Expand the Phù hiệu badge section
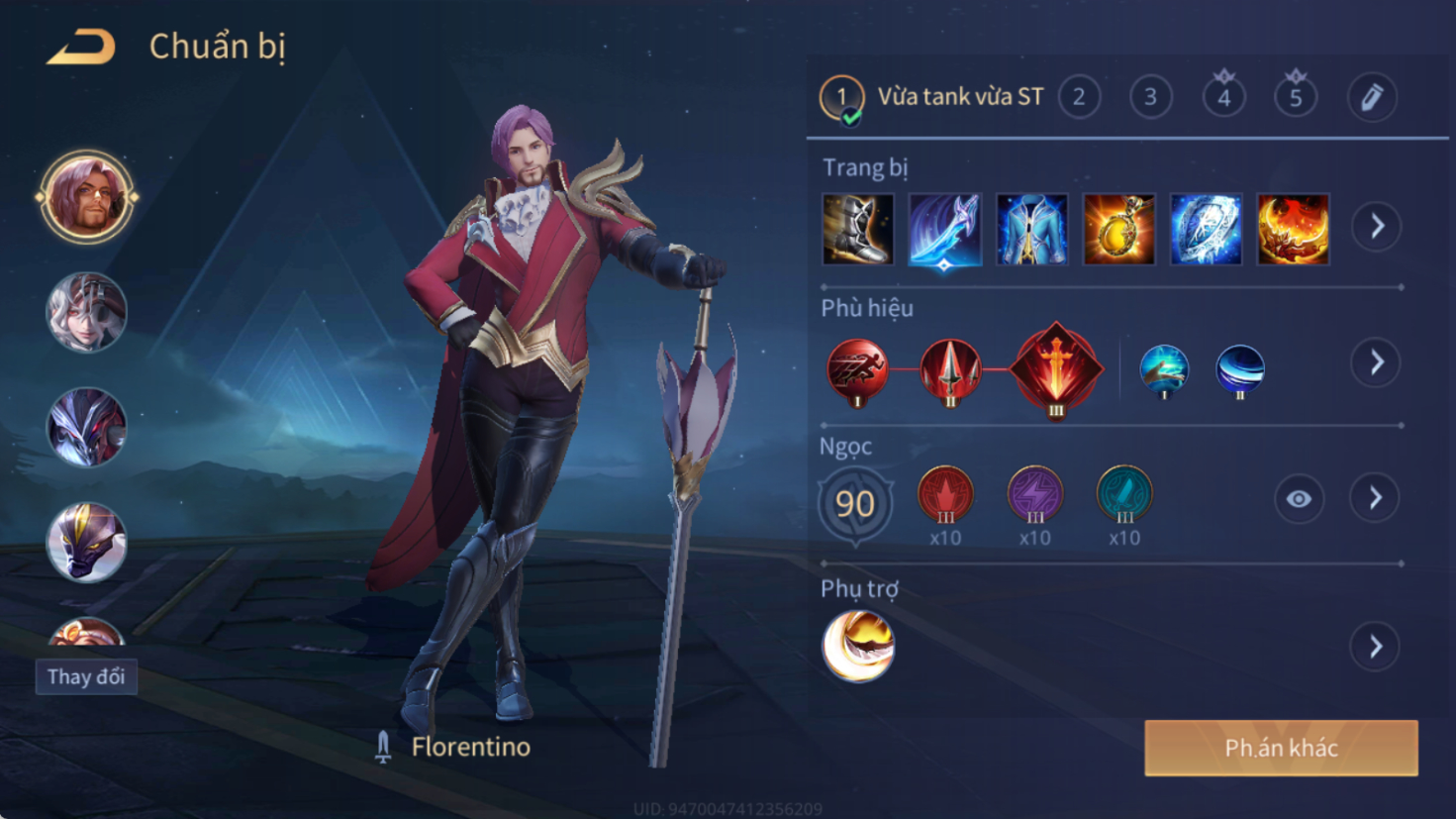This screenshot has height=819, width=1456. pos(1377,363)
